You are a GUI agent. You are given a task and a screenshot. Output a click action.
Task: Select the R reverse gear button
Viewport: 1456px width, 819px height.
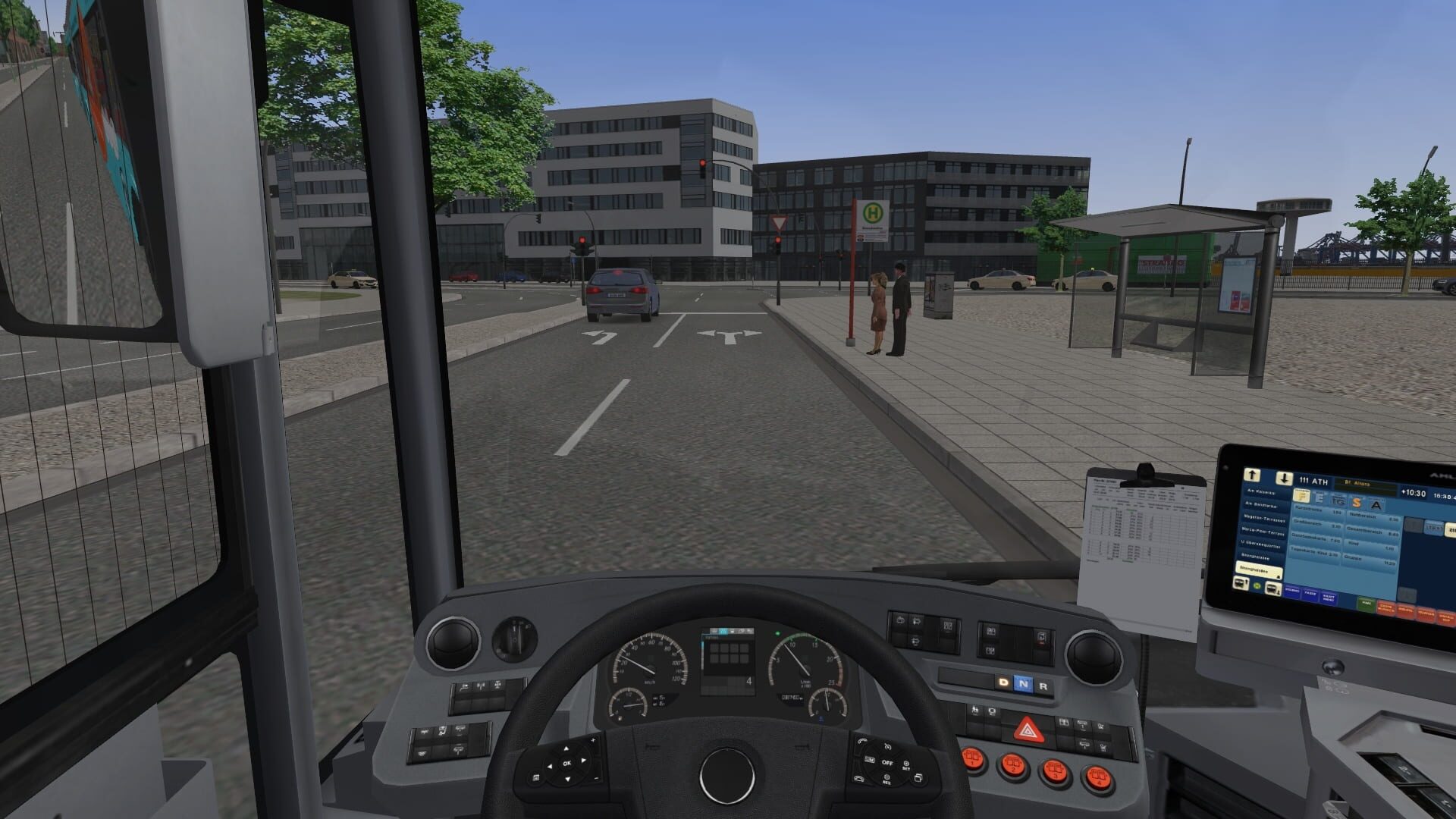click(1043, 685)
